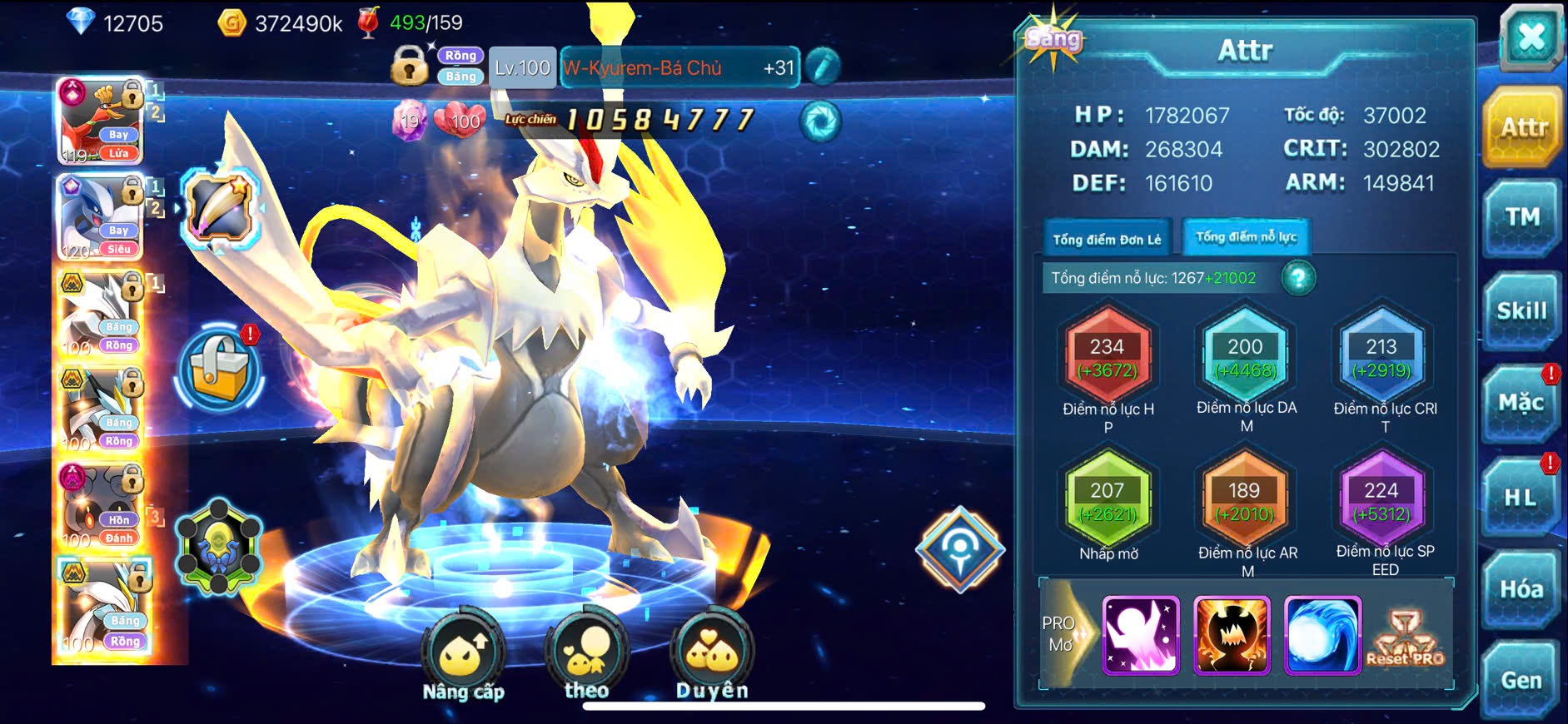
Task: Choose the purple SPEED effort hexagon
Action: coord(1381,501)
